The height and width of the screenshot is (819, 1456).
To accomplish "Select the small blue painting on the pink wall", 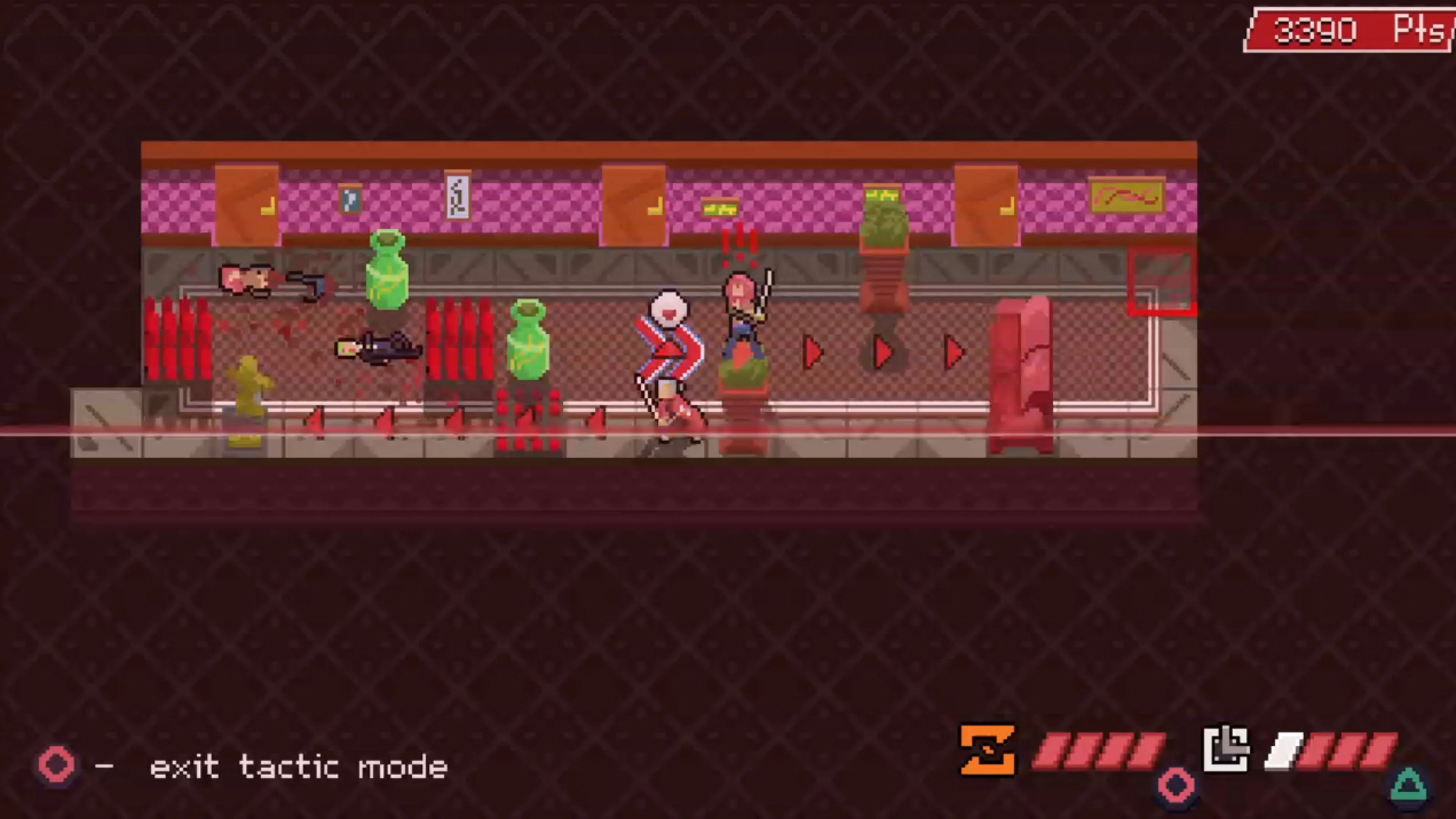I will coord(351,199).
